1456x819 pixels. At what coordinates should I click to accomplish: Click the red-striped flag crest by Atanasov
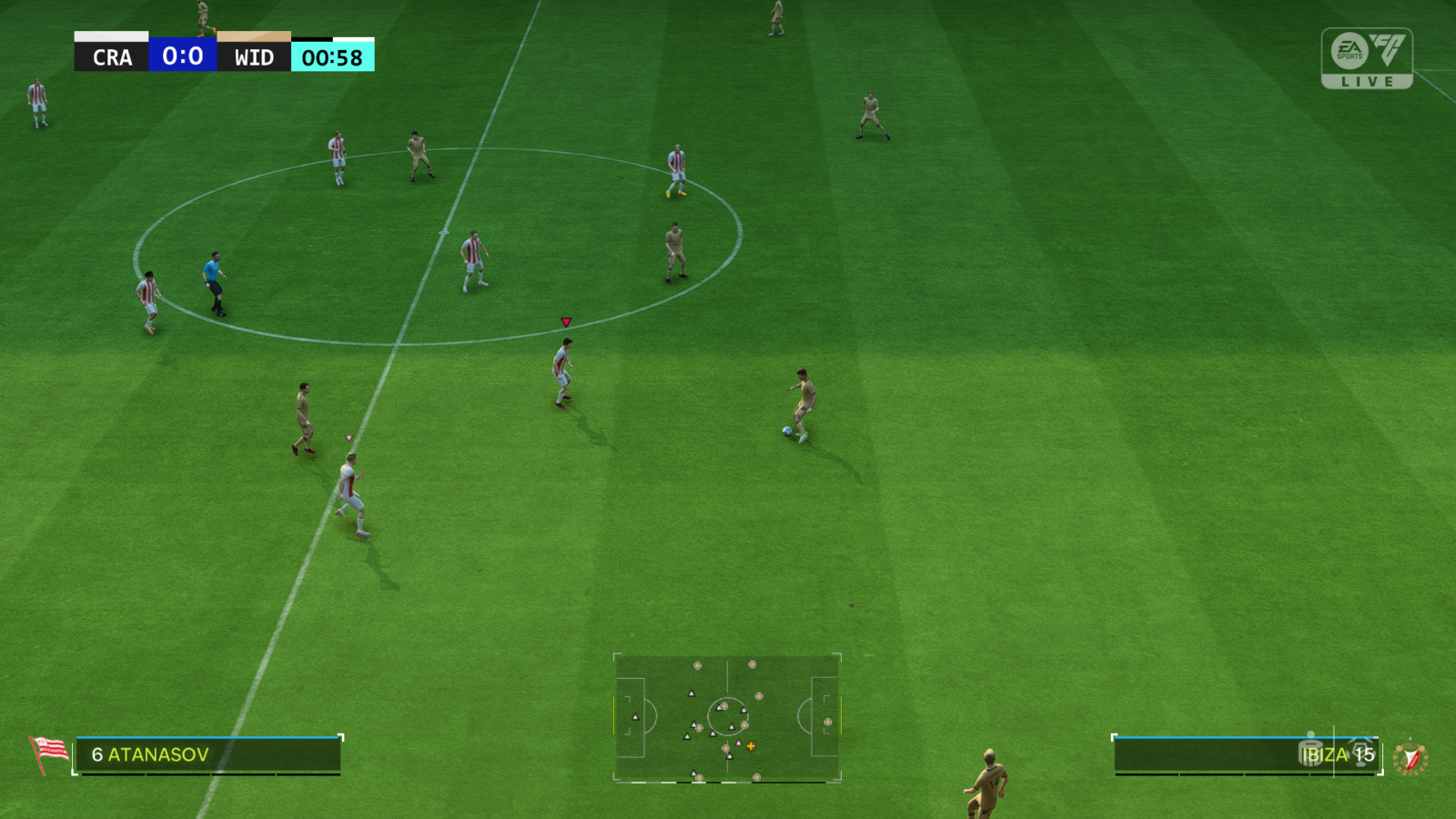49,753
